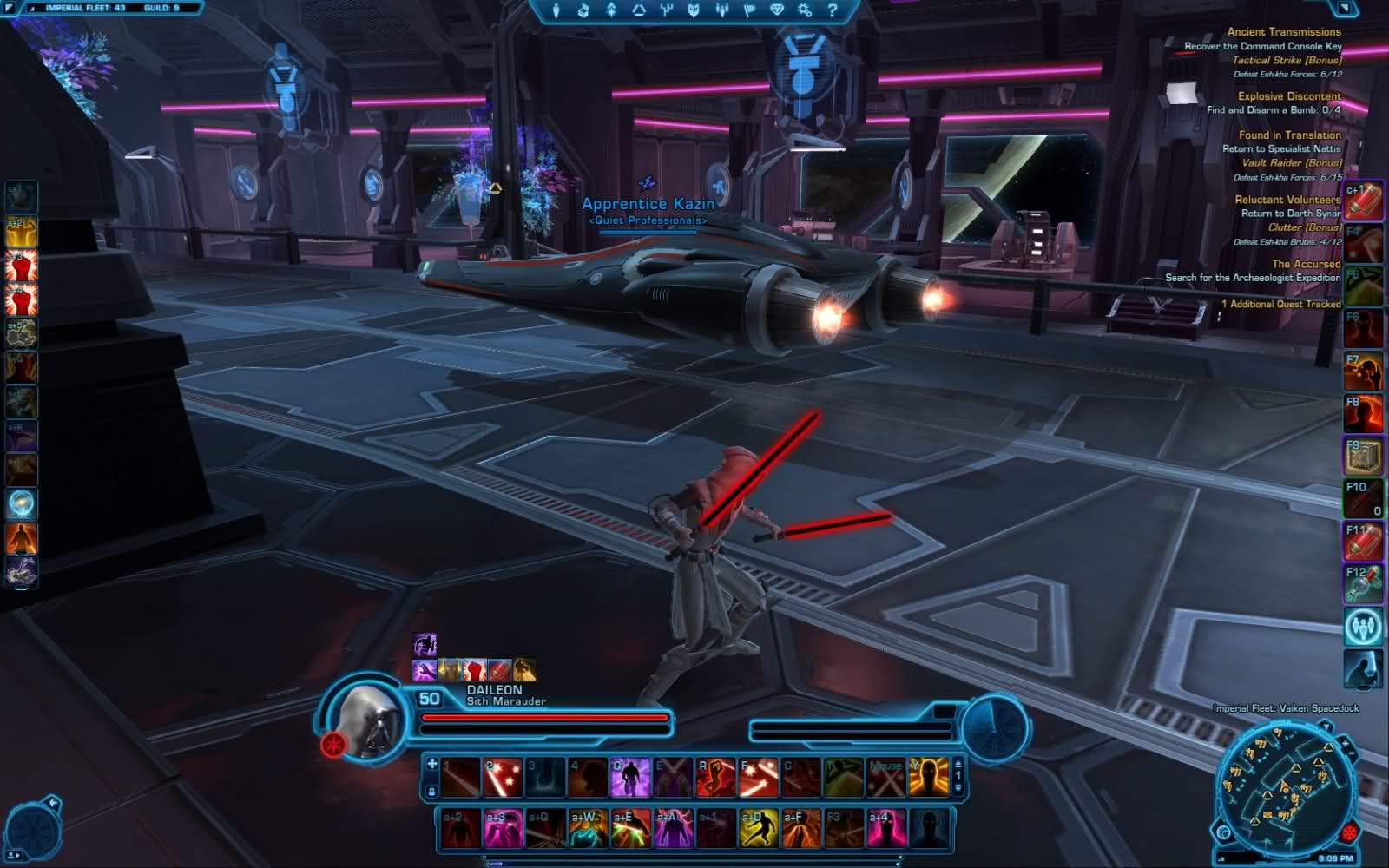Activate the yellow leaping figure ability (a+D)
The image size is (1389, 868).
click(x=757, y=828)
